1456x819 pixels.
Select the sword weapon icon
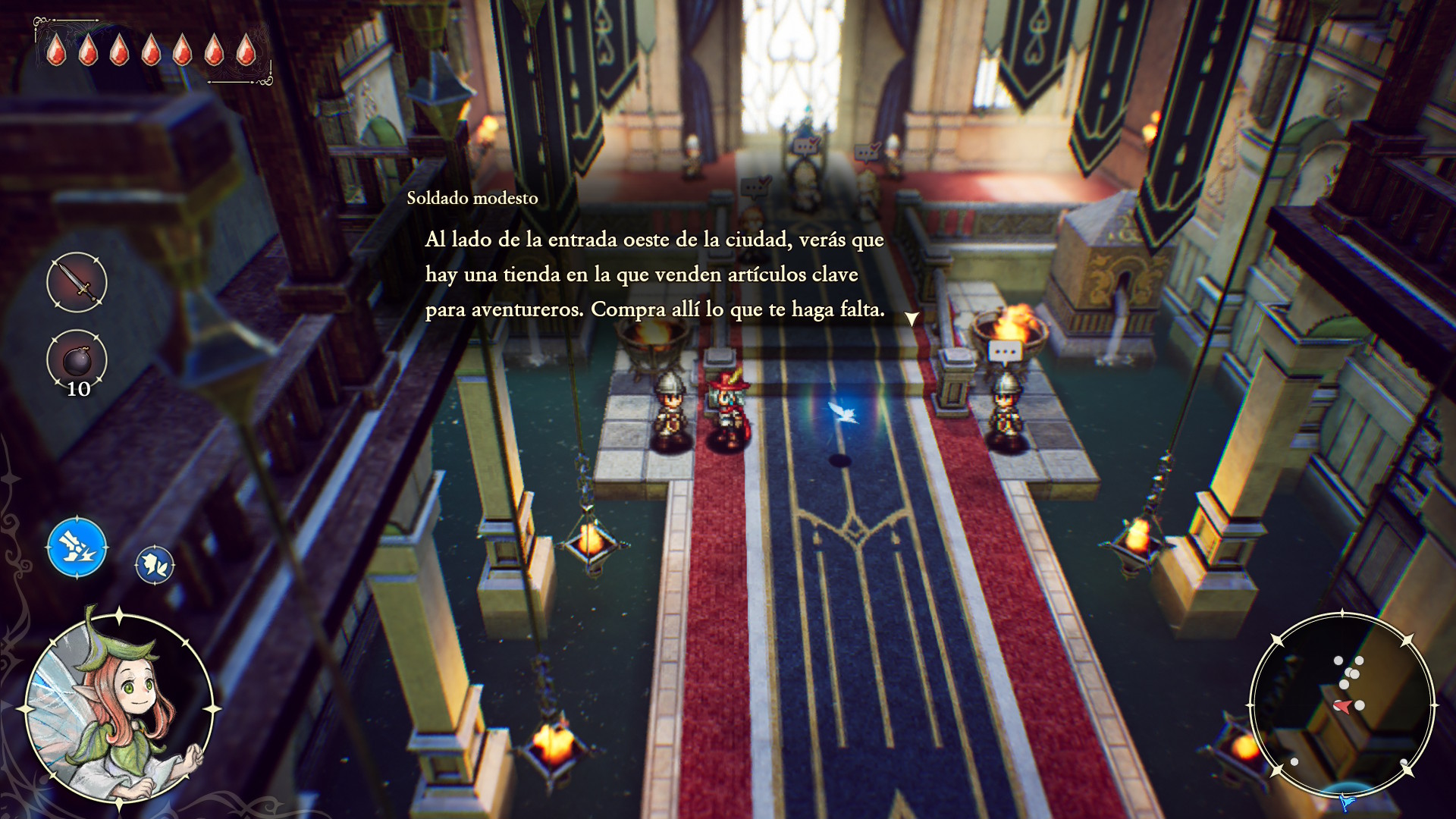77,282
